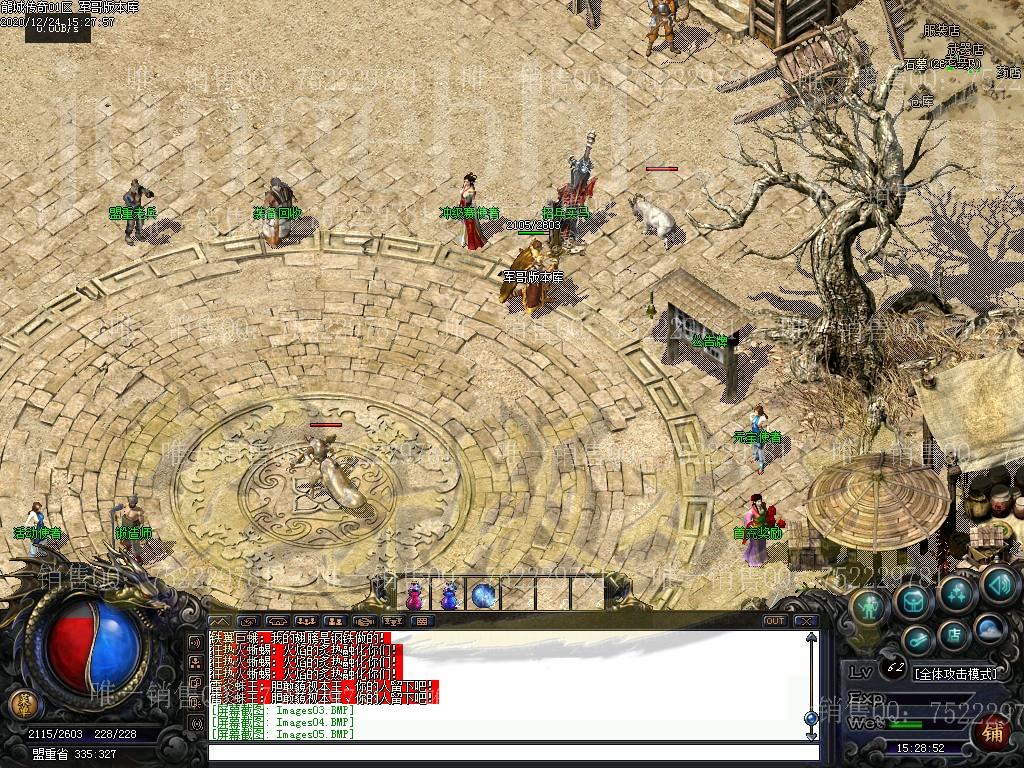Click the OUT button above the chat

[774, 621]
